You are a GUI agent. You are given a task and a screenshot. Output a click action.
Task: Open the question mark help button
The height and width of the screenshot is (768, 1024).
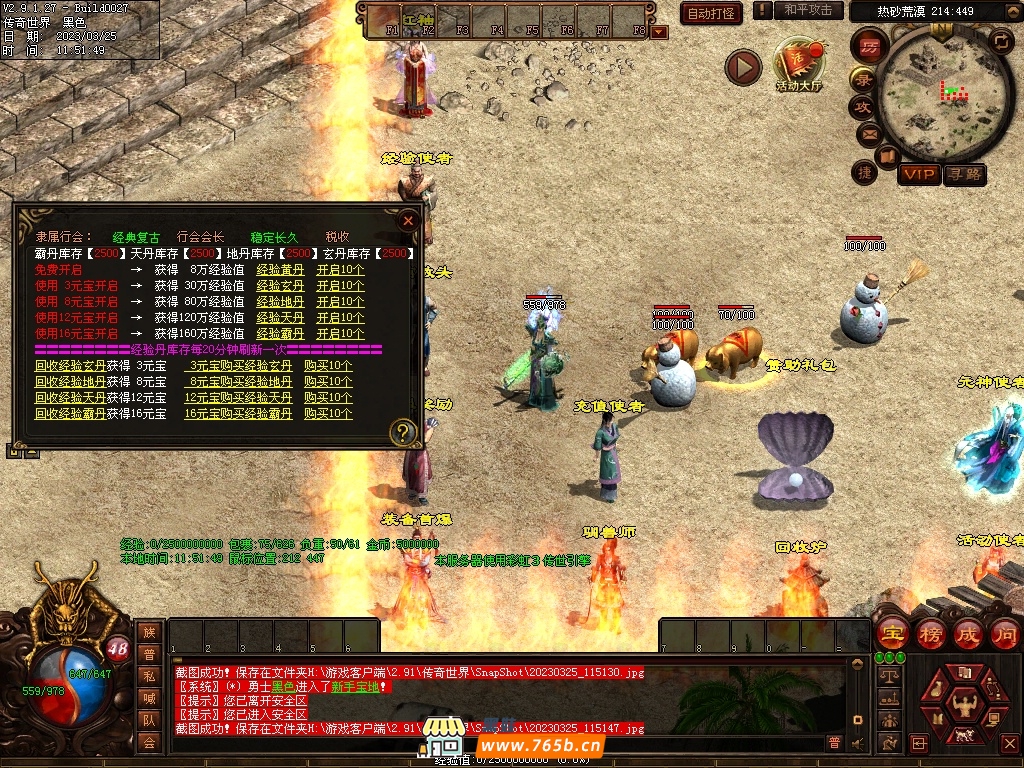click(x=403, y=432)
